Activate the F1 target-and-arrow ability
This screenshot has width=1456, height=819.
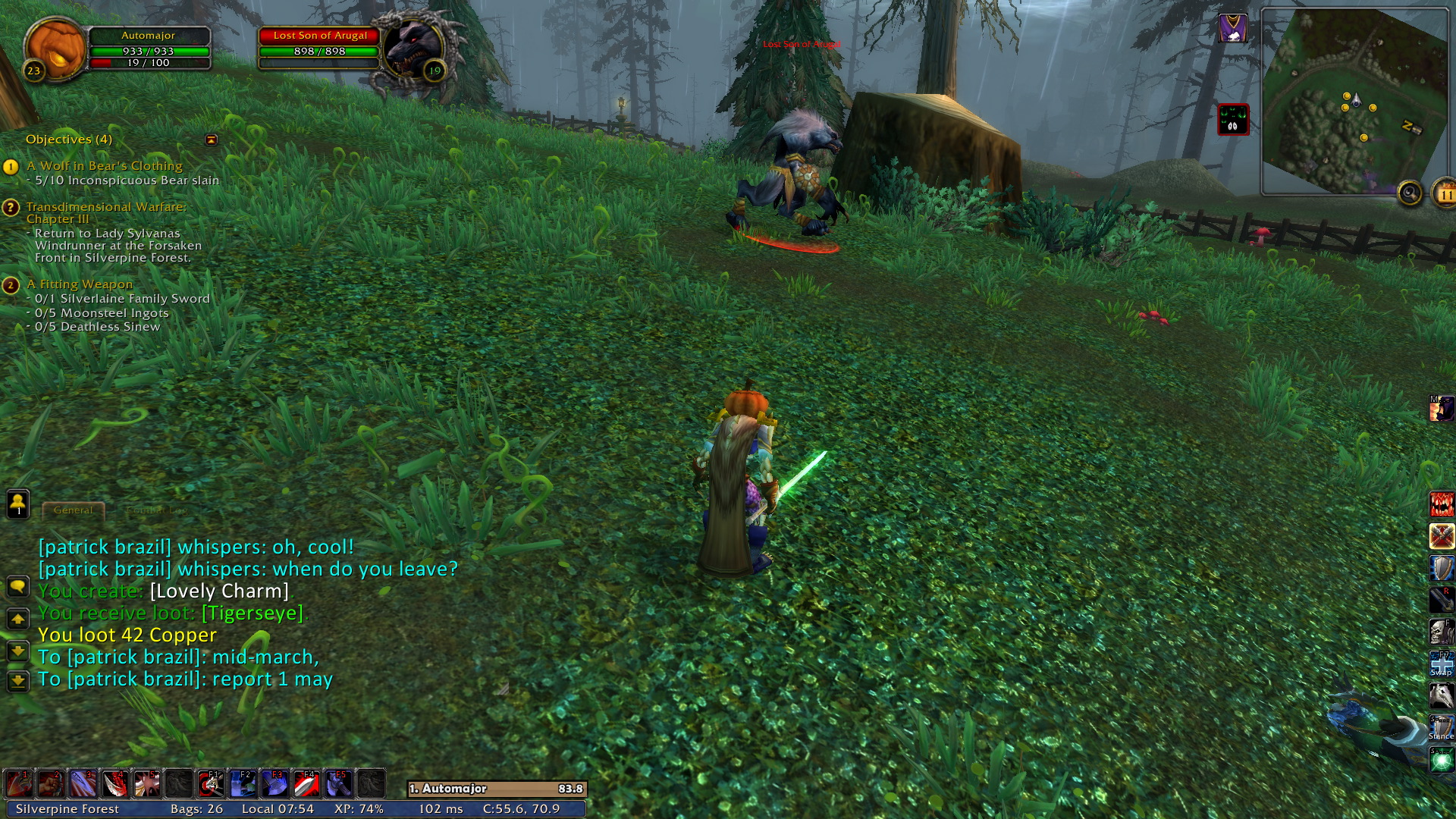(211, 783)
